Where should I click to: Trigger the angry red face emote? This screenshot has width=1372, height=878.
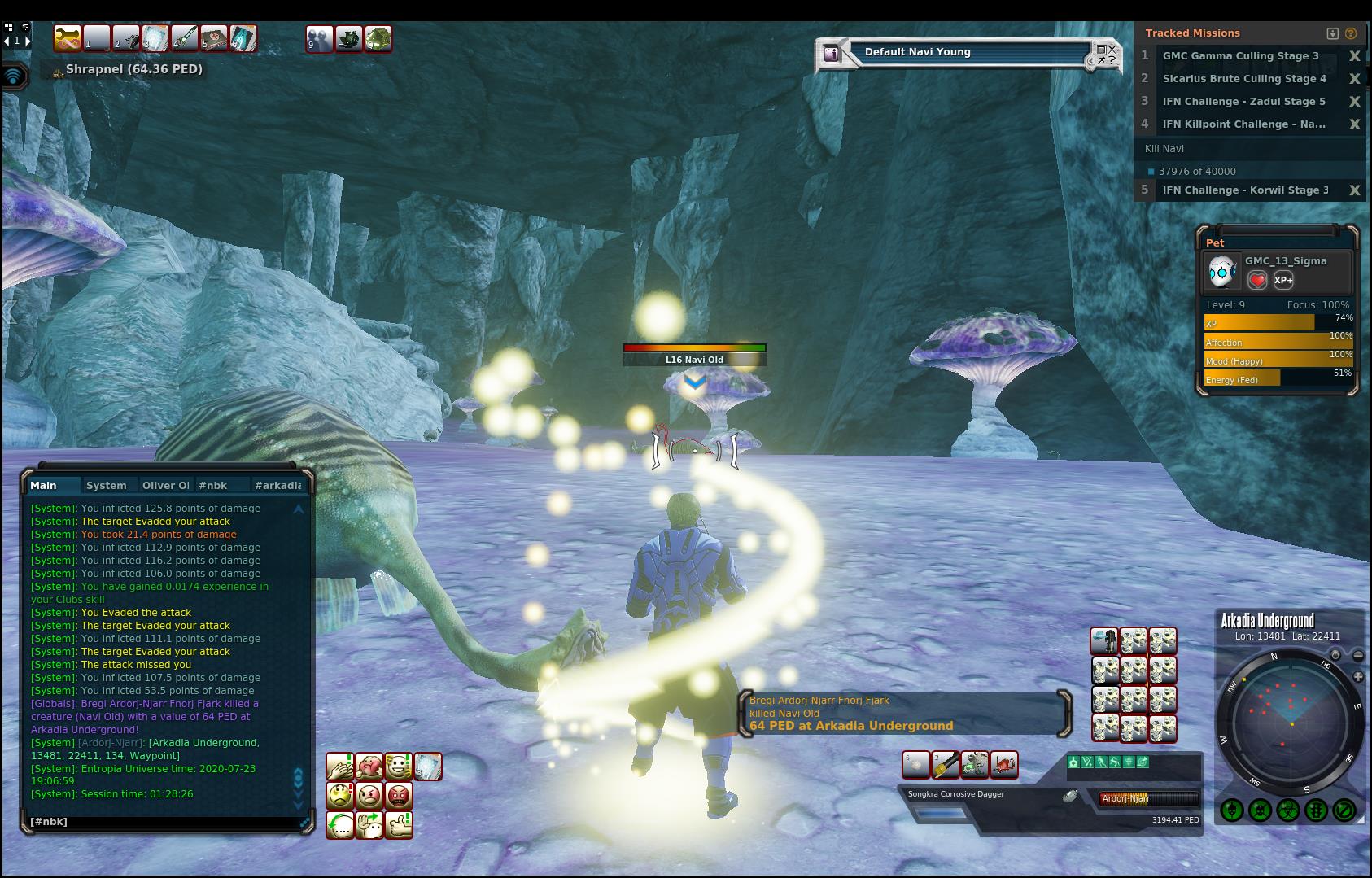pos(398,795)
